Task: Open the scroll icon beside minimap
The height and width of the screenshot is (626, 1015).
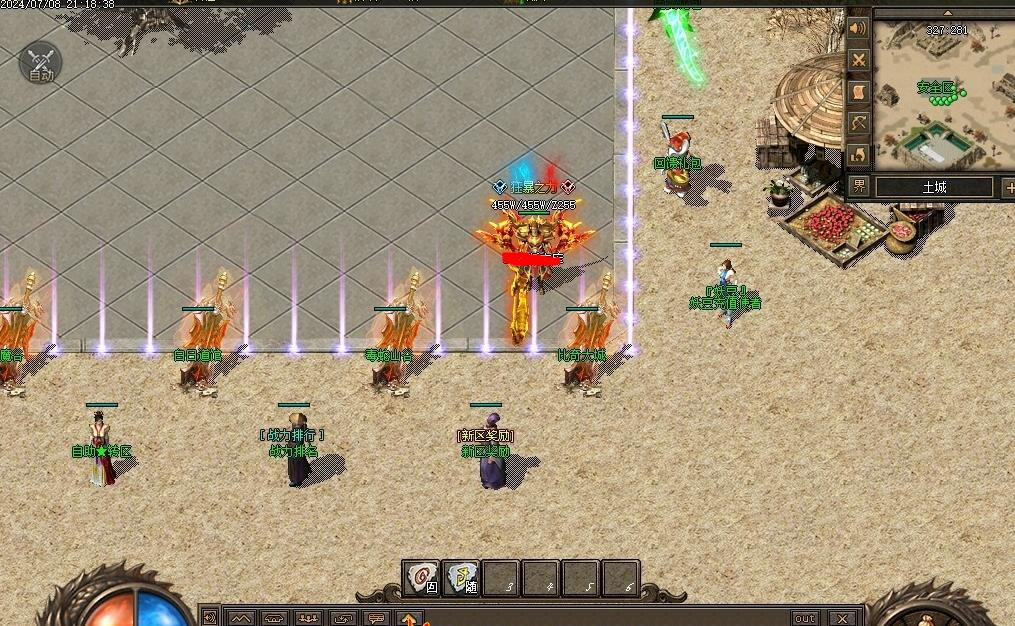Action: [858, 91]
